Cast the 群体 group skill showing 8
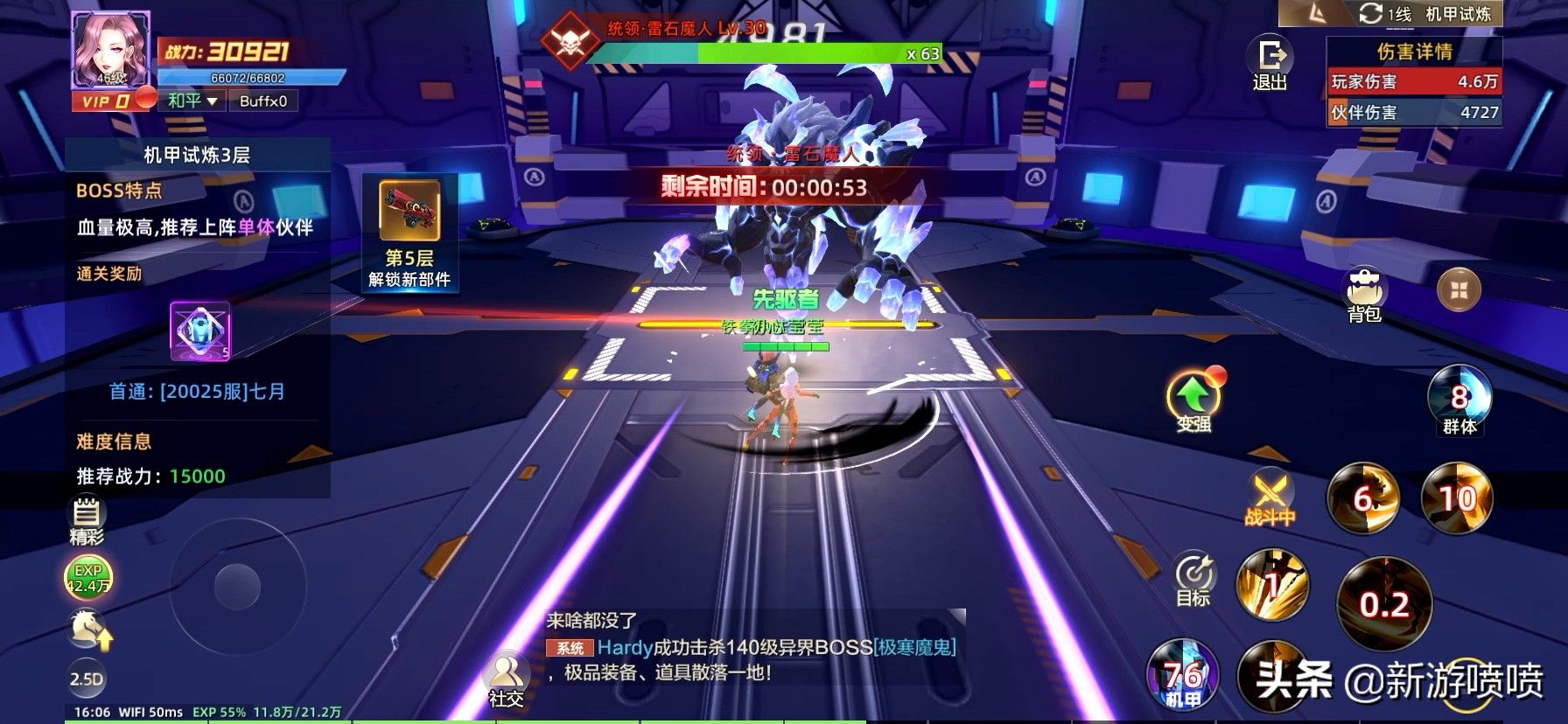This screenshot has height=724, width=1568. 1459,400
